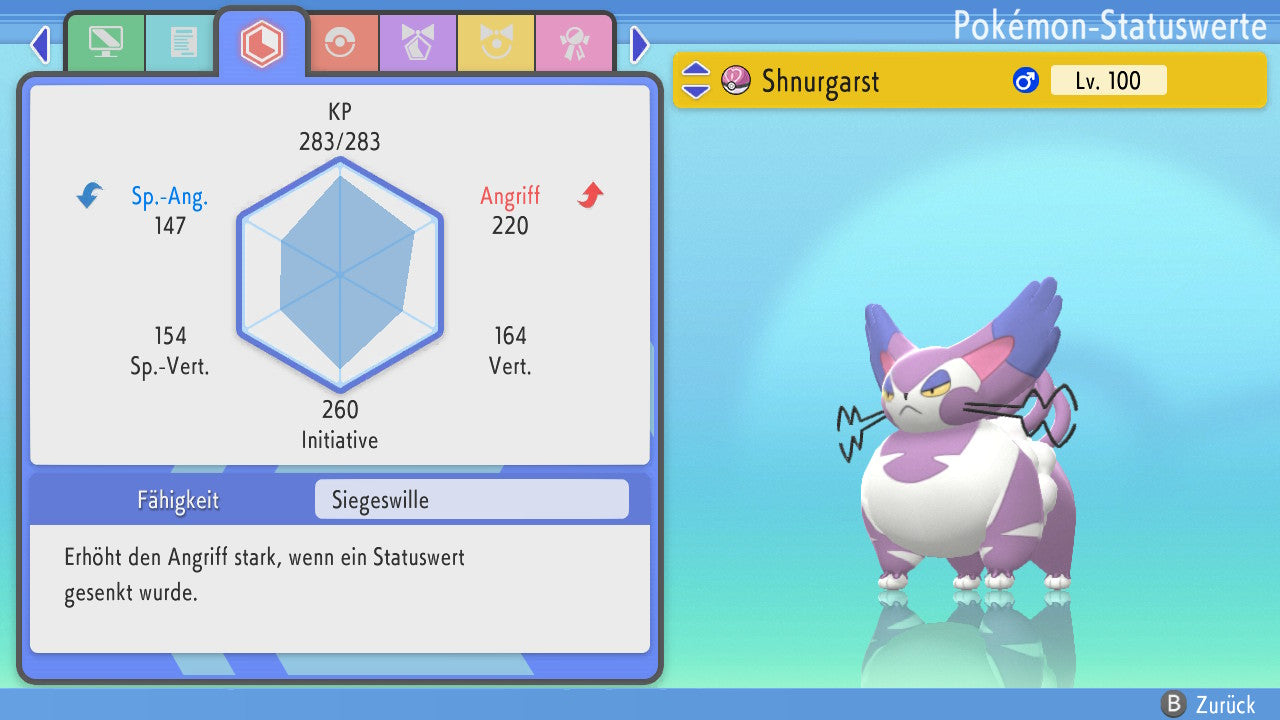Switch to the green monitor tab
Image resolution: width=1280 pixels, height=720 pixels.
[x=105, y=43]
